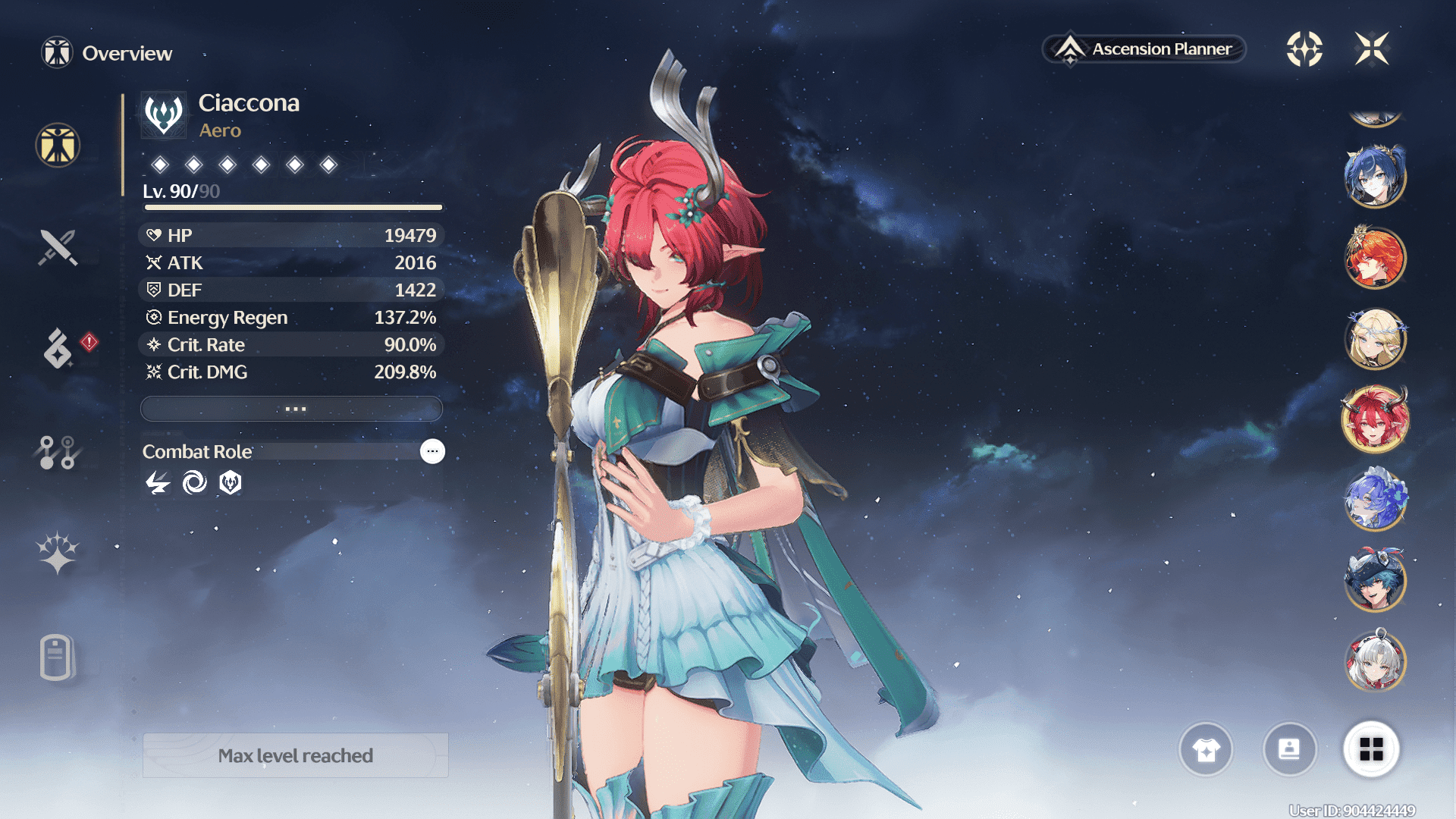1456x819 pixels.
Task: Select the Overview attributes tab icon
Action: tap(58, 145)
